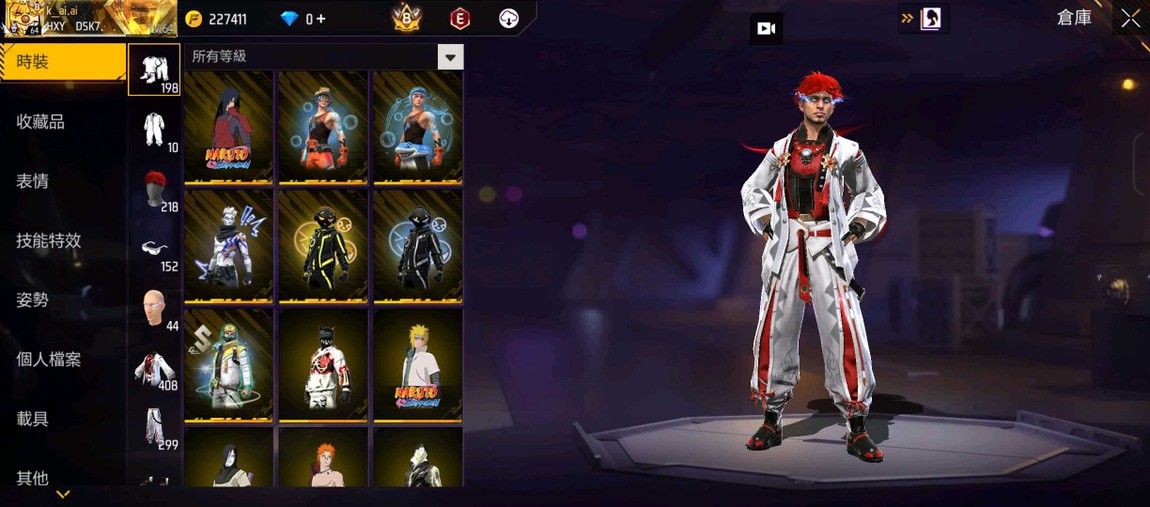Open the 收藏品 collection section
Image resolution: width=1150 pixels, height=507 pixels.
(41, 122)
